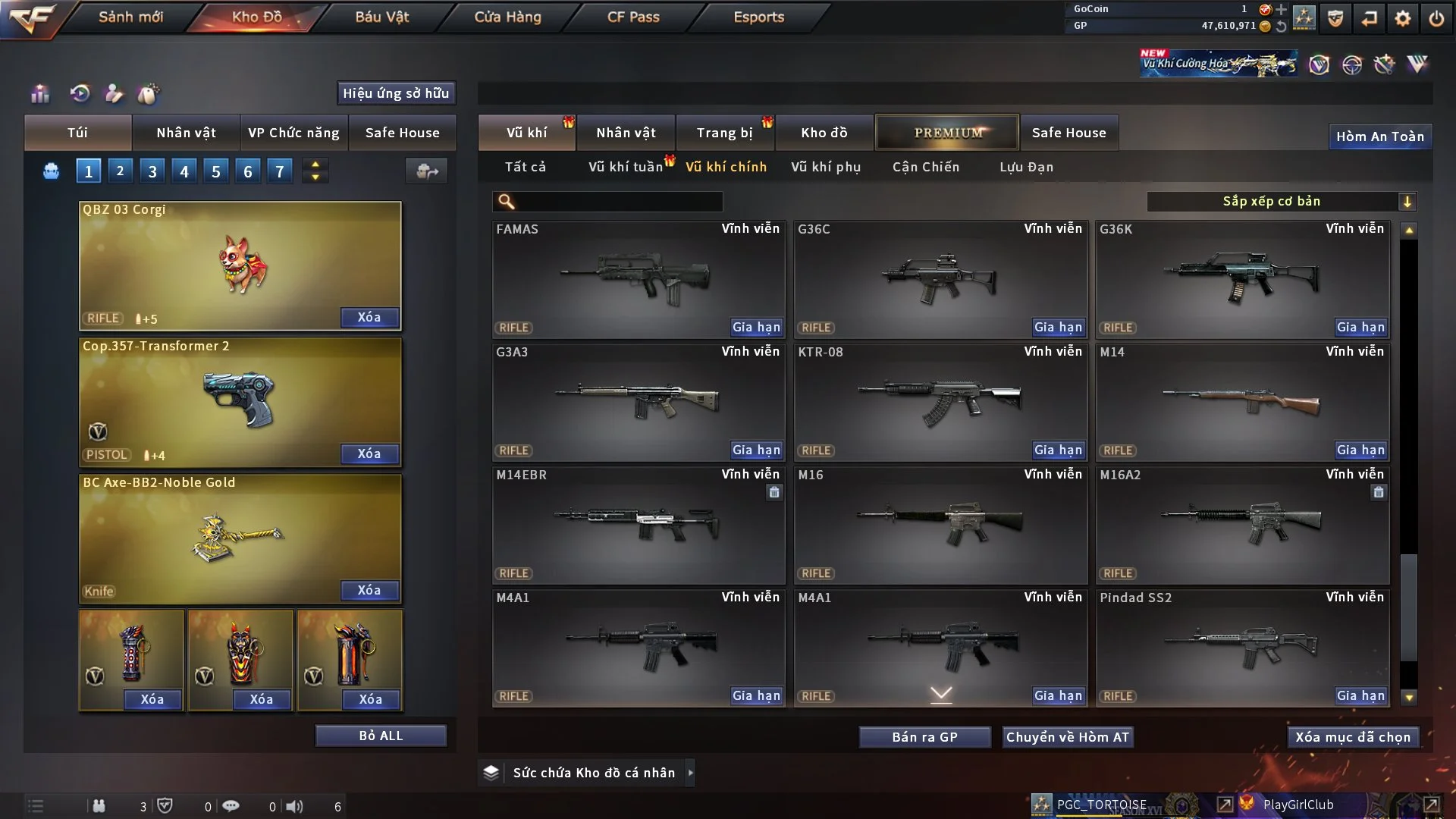
Task: Filter by Vũ khí phụ secondary weapons
Action: pos(825,167)
